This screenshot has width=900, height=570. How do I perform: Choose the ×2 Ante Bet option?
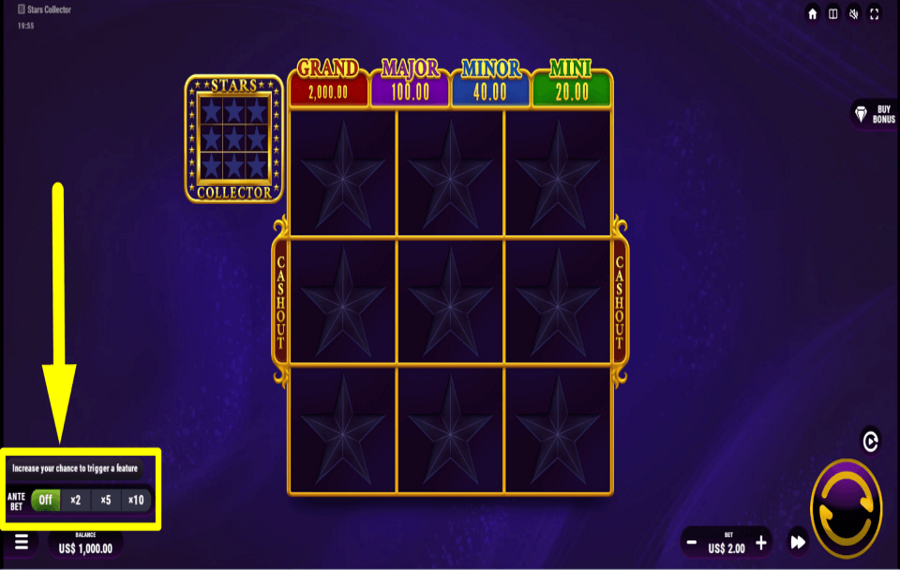[75, 500]
